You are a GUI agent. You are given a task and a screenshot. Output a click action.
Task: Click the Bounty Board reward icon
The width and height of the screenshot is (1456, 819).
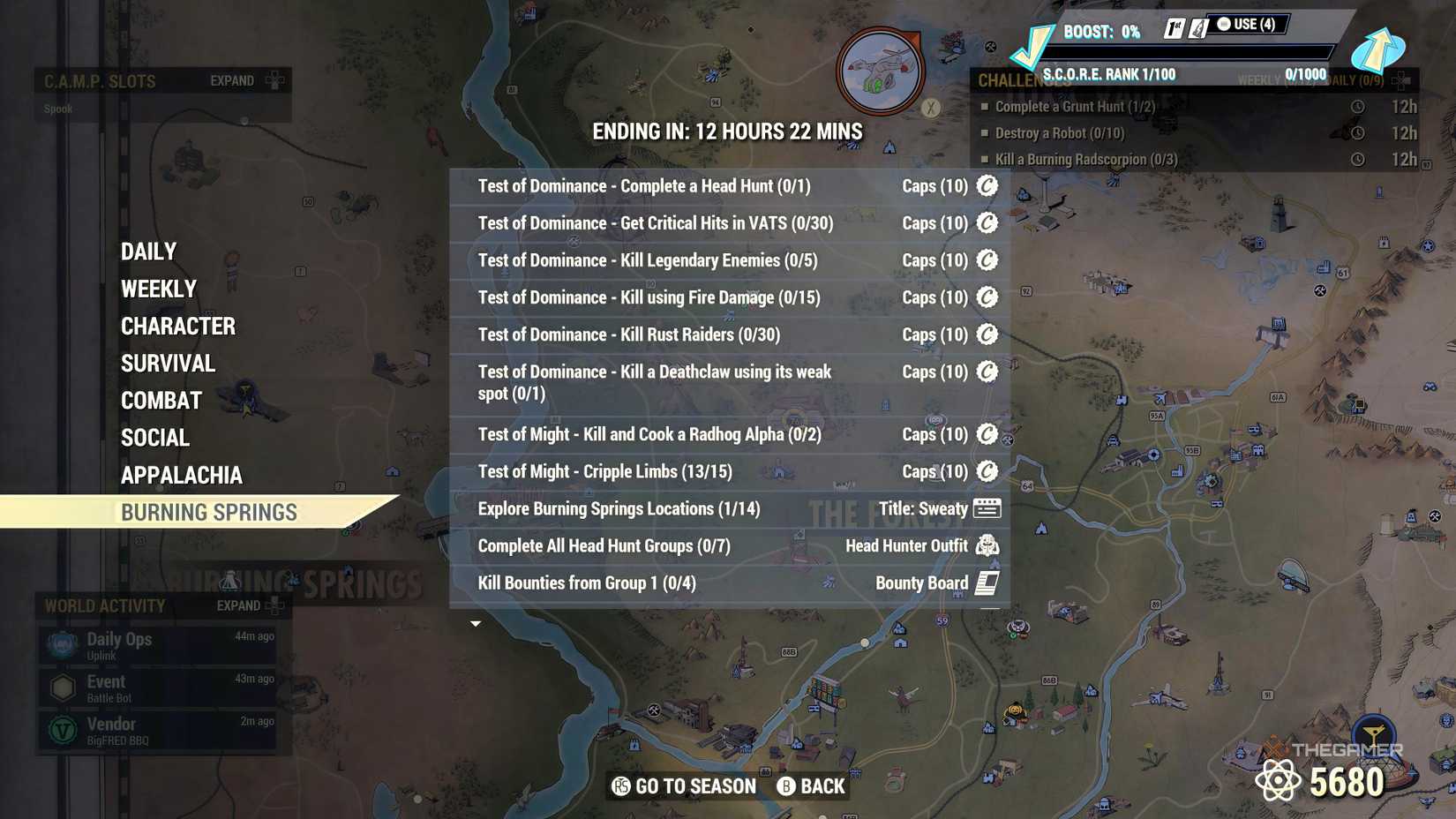pyautogui.click(x=987, y=582)
